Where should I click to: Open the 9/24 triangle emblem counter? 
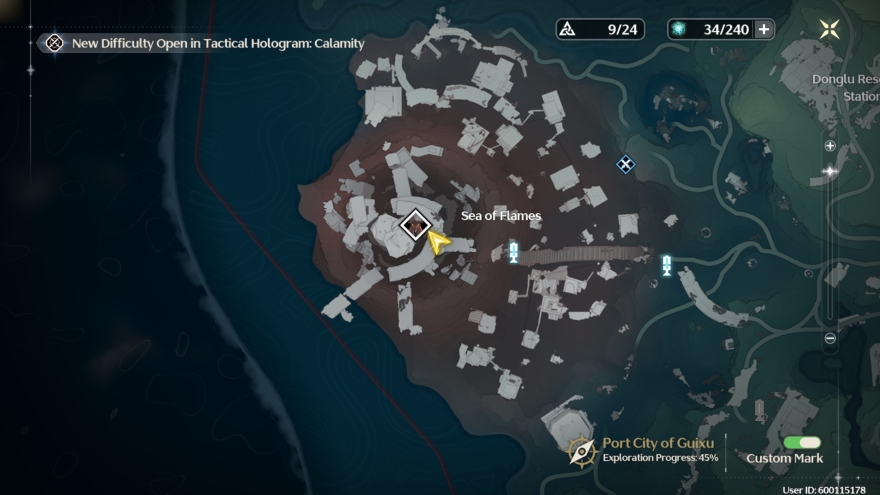click(x=600, y=29)
